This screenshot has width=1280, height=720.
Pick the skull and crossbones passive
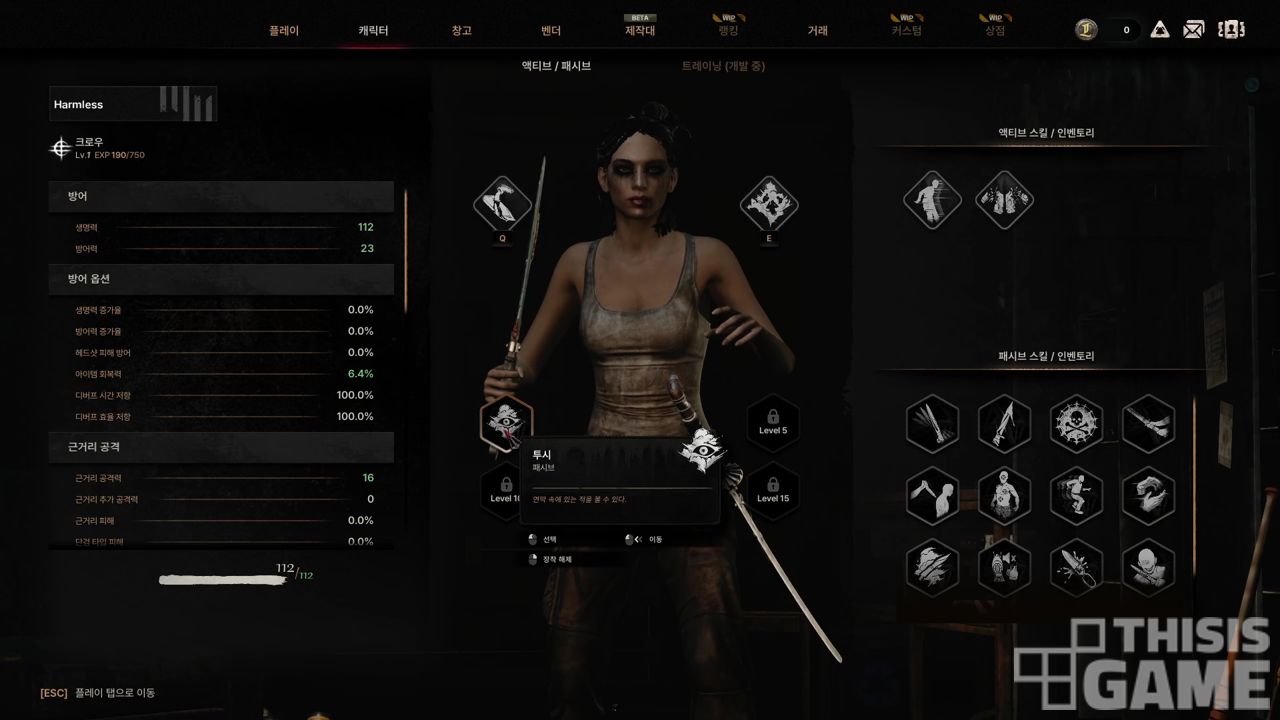[1077, 424]
